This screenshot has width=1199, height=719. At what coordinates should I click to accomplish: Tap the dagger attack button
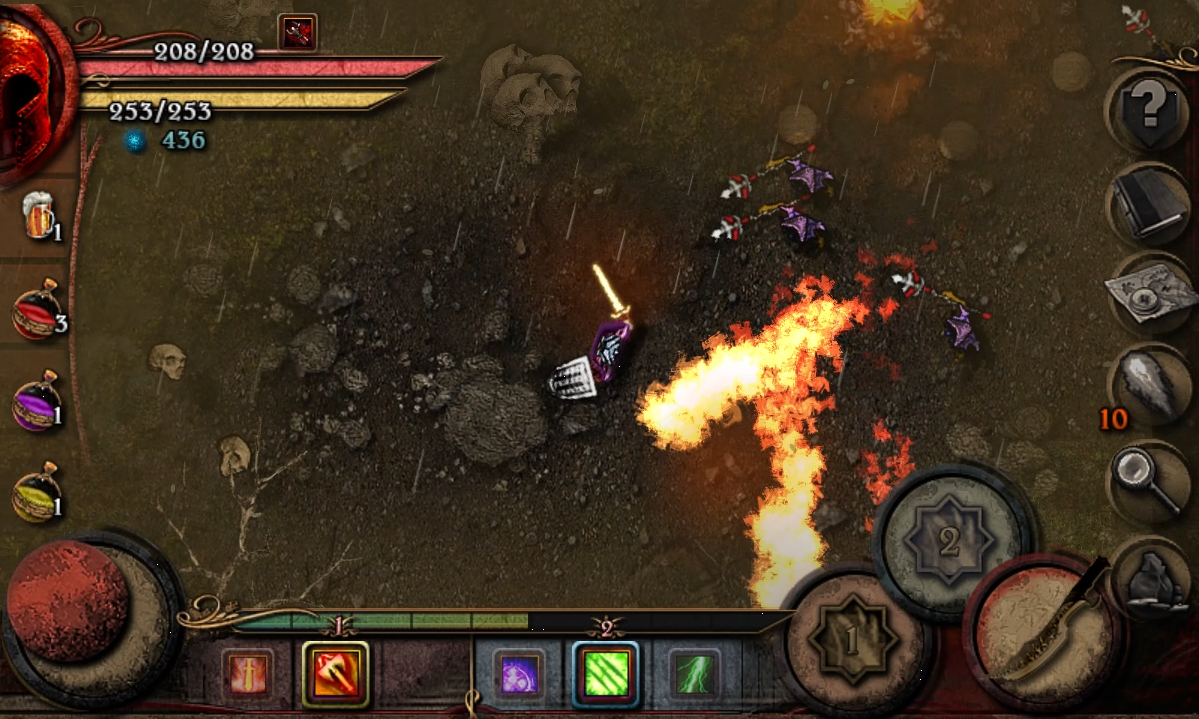(x=1045, y=630)
